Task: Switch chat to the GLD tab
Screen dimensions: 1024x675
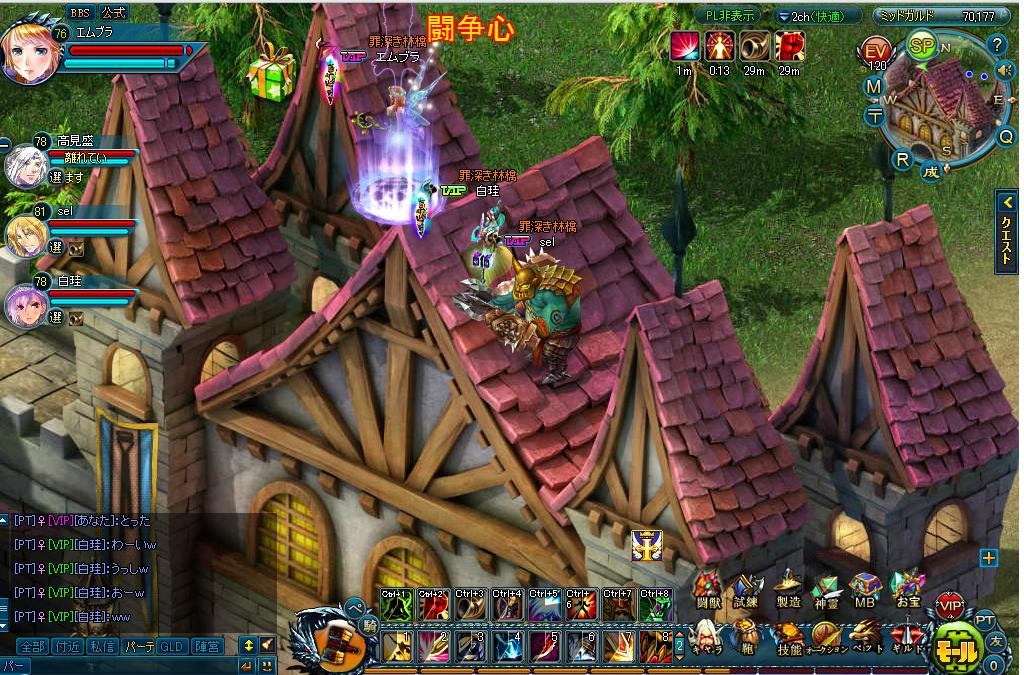Action: [171, 646]
